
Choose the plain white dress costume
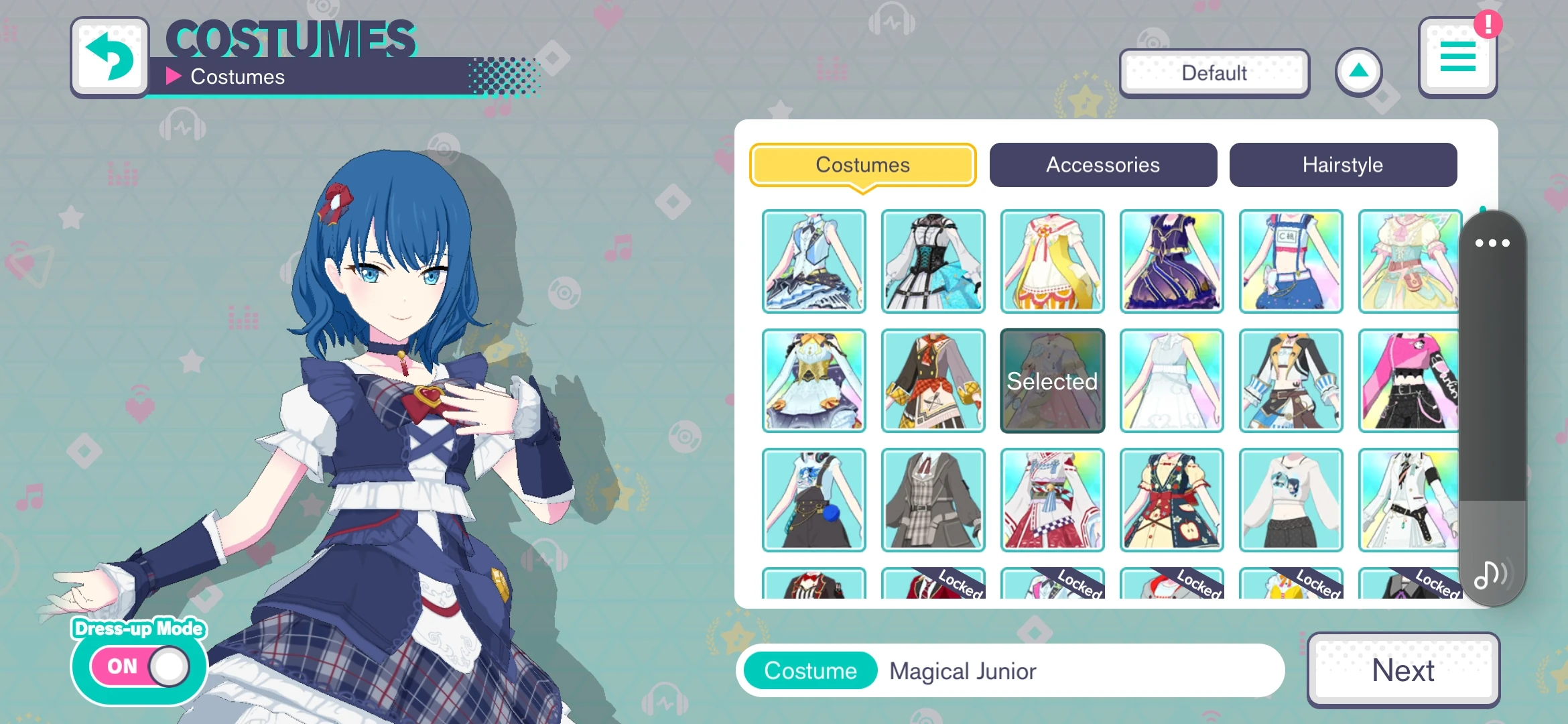click(1171, 381)
